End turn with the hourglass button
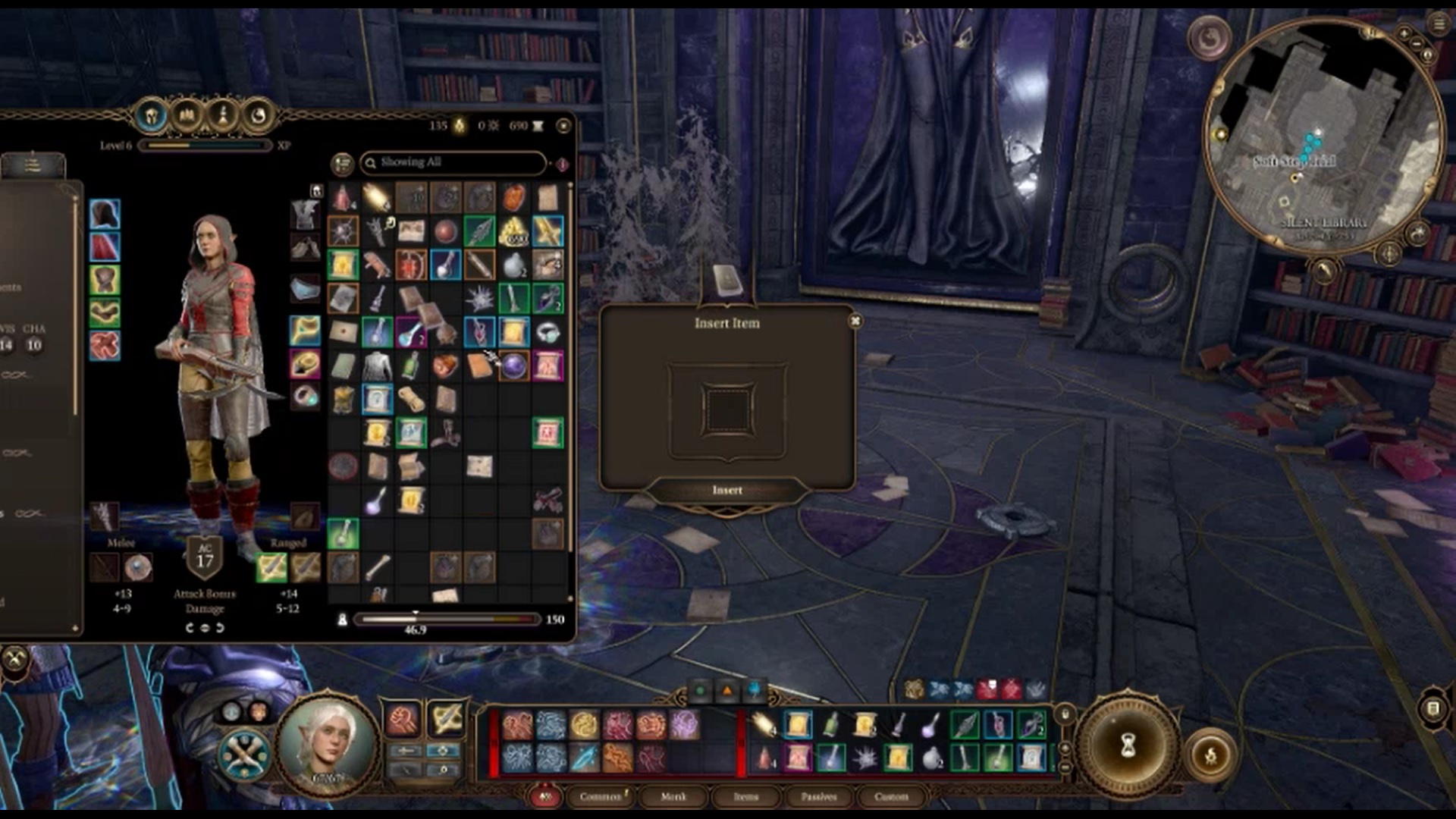The image size is (1456, 819). [1128, 745]
